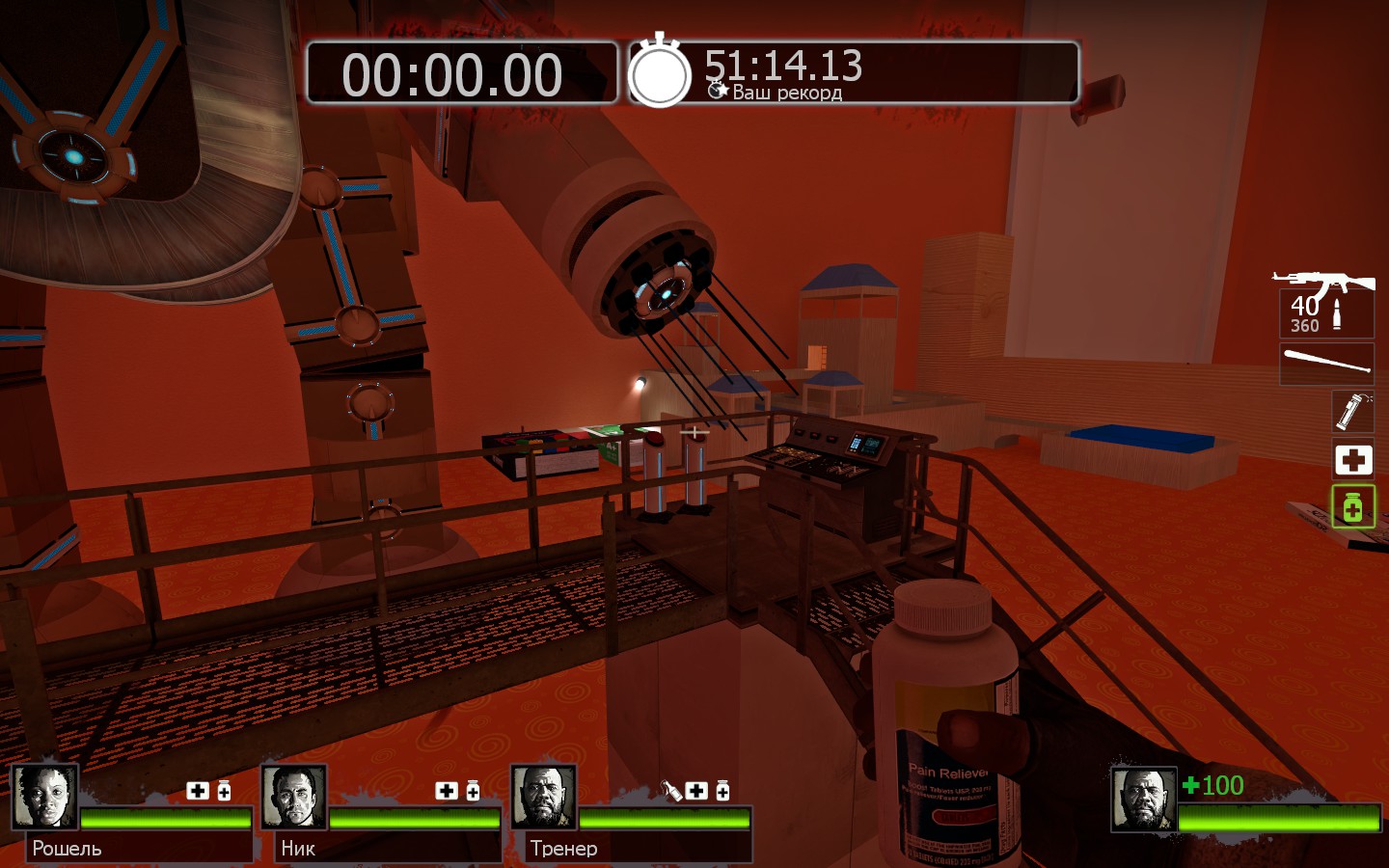The image size is (1389, 868).
Task: Select the highlighted pain pills slot
Action: tap(1352, 506)
